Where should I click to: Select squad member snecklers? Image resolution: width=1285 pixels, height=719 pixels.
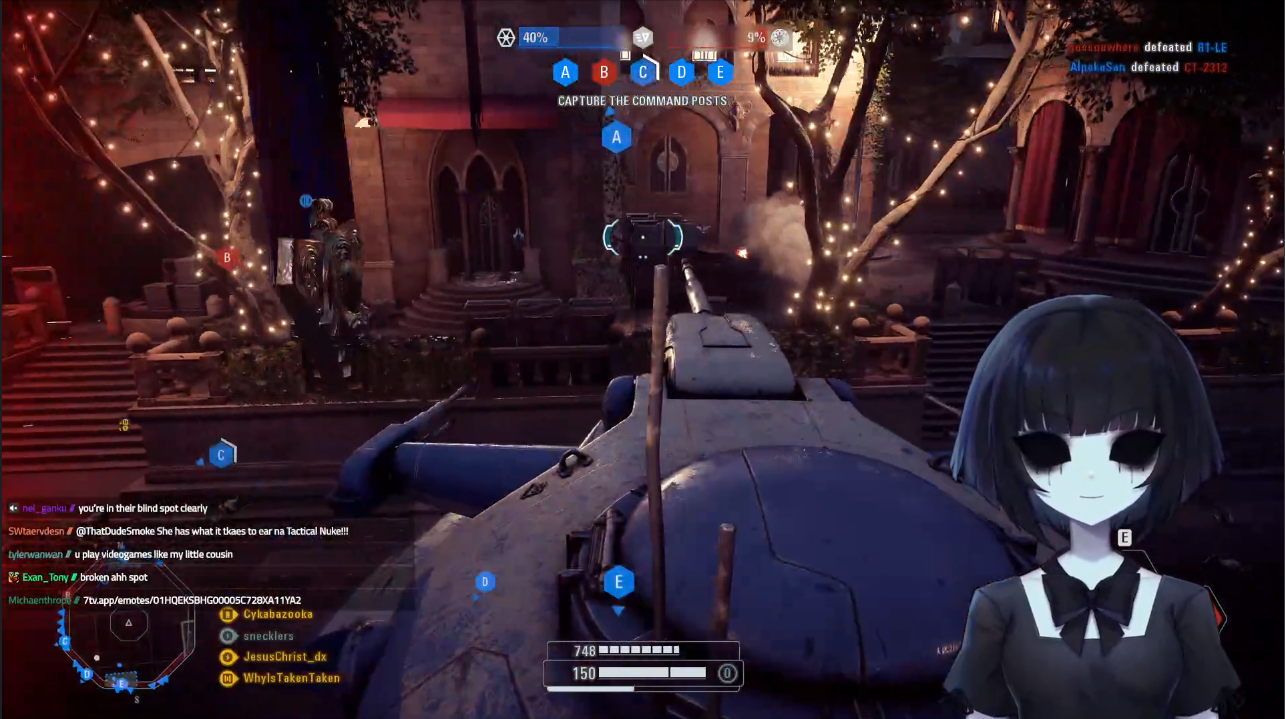(x=268, y=636)
